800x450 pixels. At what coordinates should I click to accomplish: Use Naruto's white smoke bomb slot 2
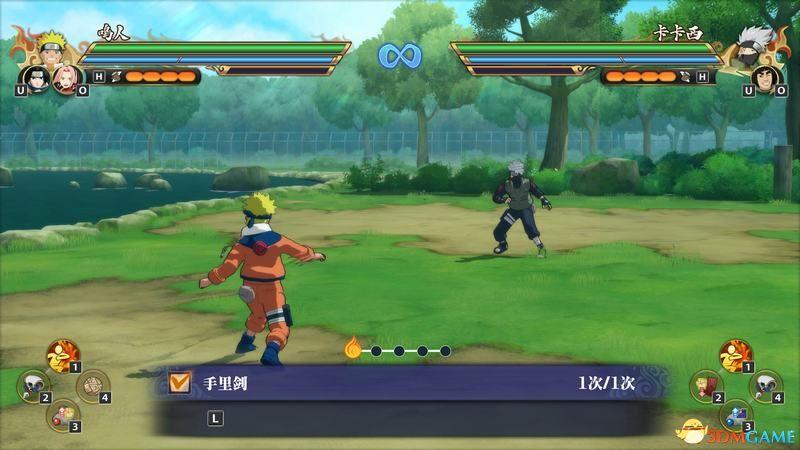[34, 384]
